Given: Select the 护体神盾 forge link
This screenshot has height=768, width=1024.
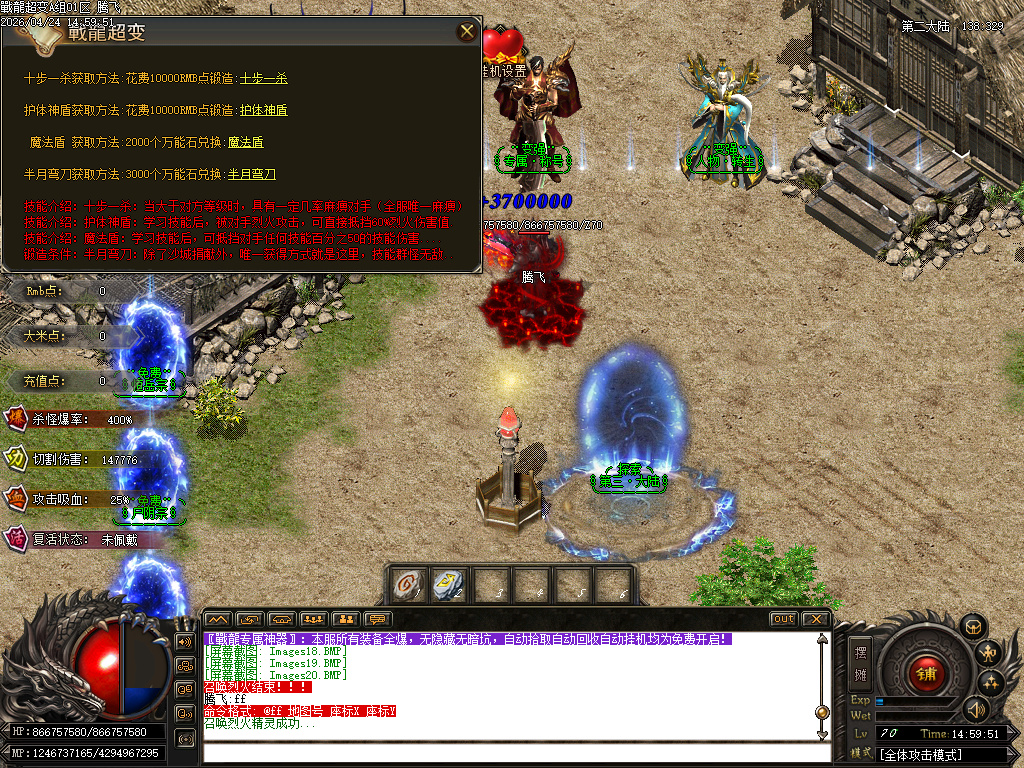Looking at the screenshot, I should tap(263, 110).
